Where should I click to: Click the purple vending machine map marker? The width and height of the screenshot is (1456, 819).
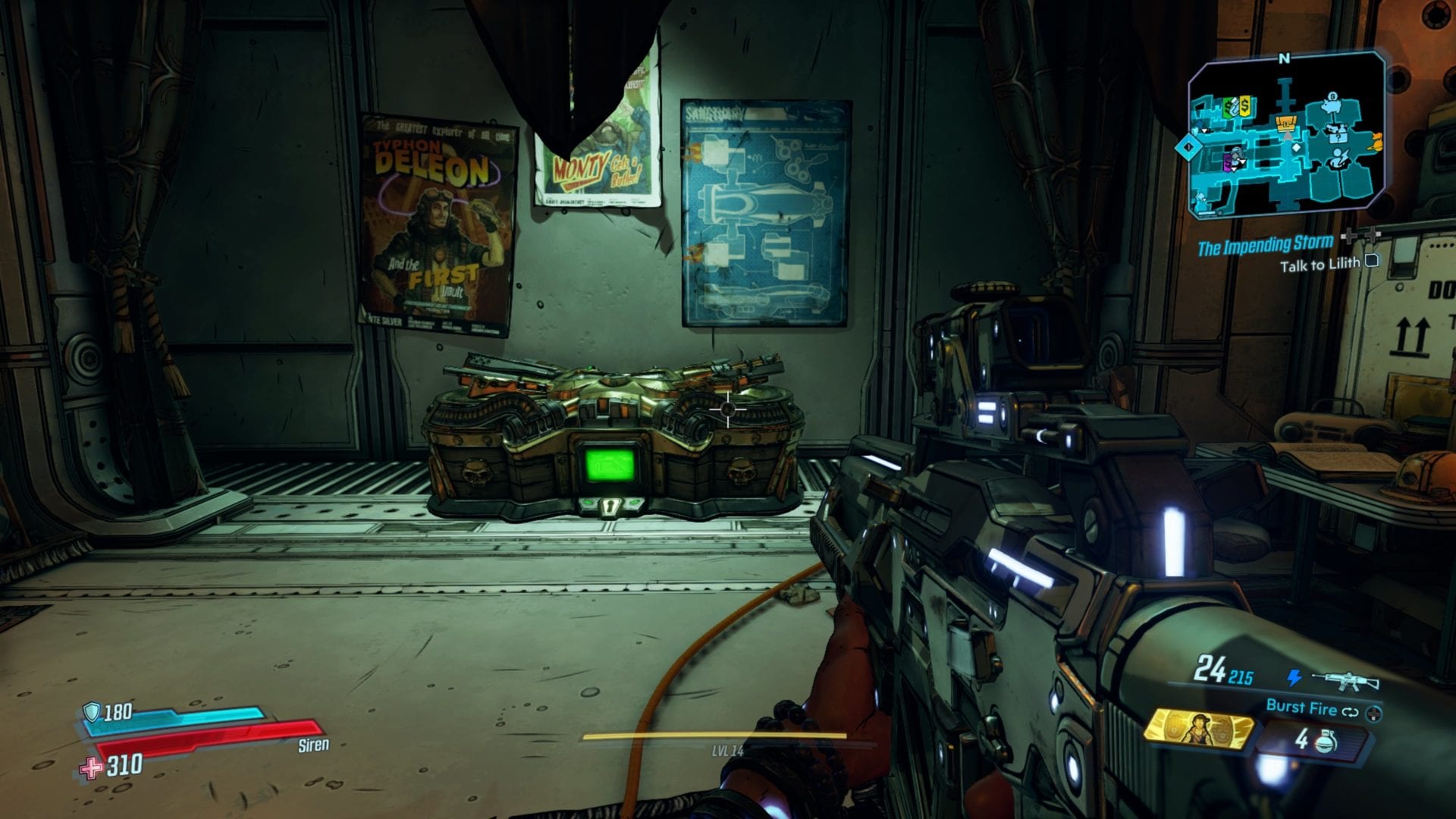pyautogui.click(x=1228, y=160)
